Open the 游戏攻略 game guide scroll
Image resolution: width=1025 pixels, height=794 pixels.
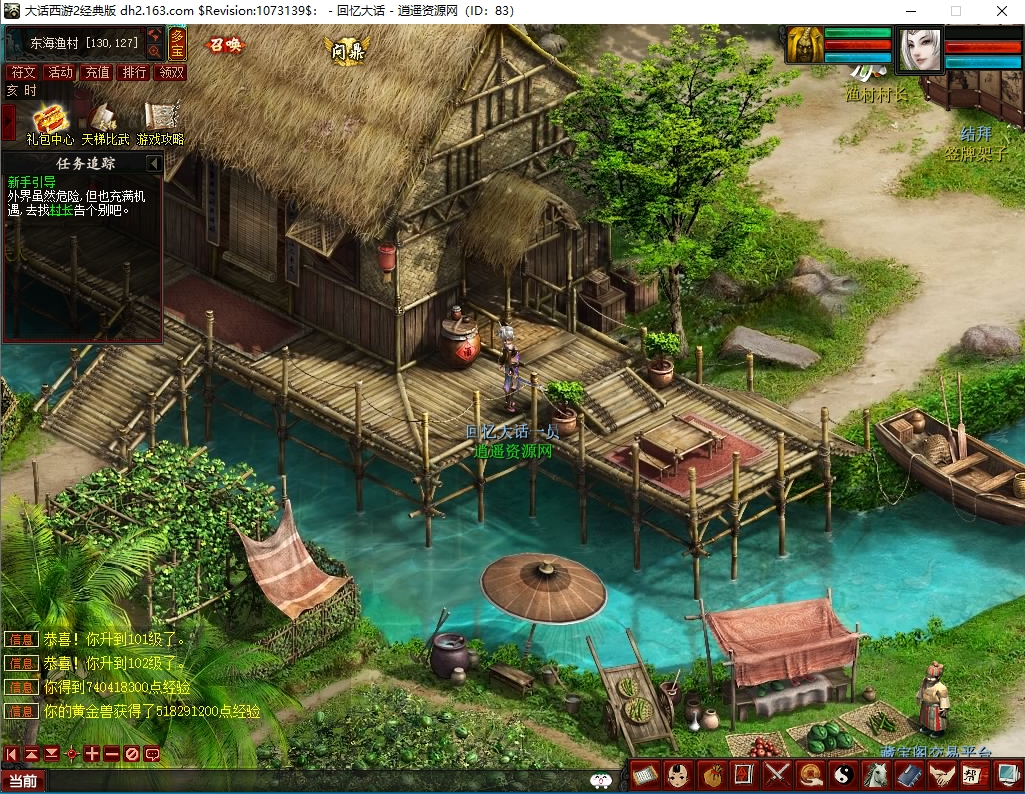[x=160, y=118]
